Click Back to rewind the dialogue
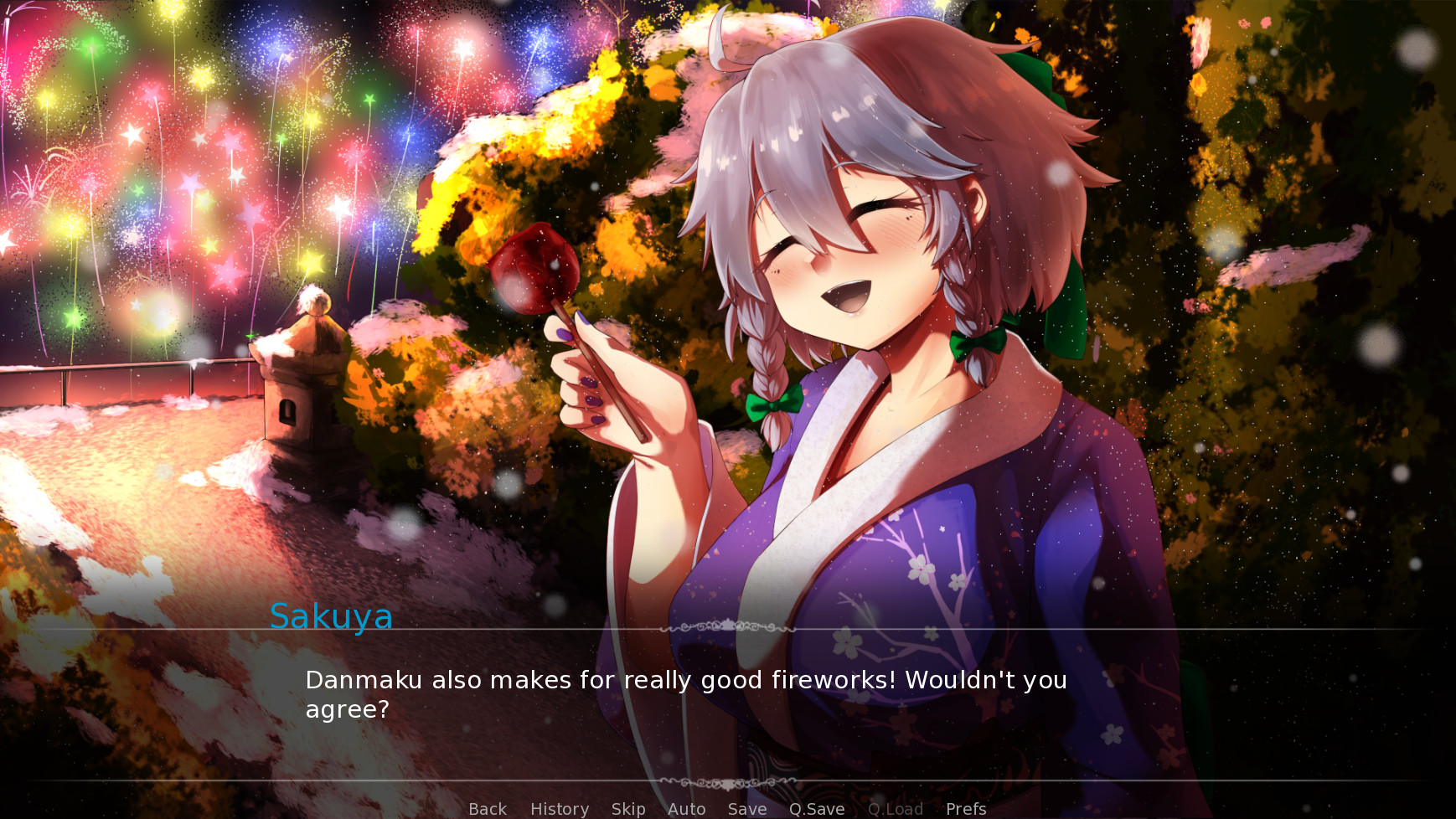1456x819 pixels. tap(487, 809)
